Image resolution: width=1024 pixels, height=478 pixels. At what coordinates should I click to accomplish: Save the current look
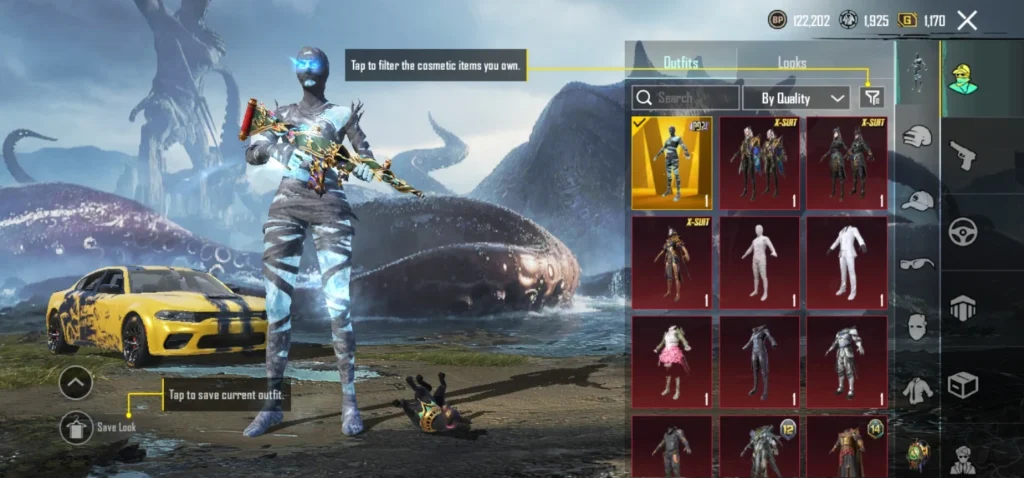(x=77, y=428)
